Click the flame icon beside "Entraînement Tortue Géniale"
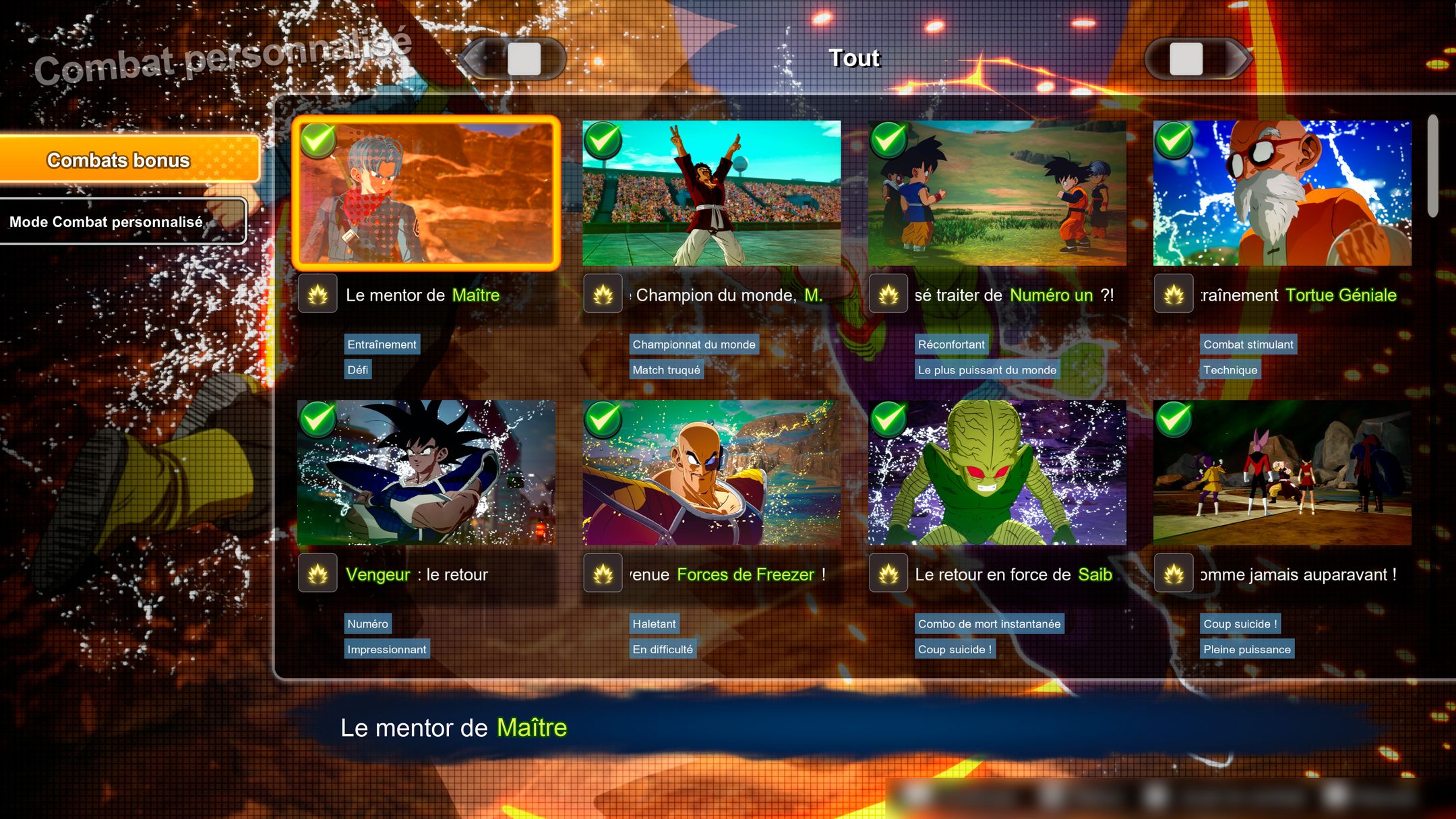1456x819 pixels. (1174, 295)
